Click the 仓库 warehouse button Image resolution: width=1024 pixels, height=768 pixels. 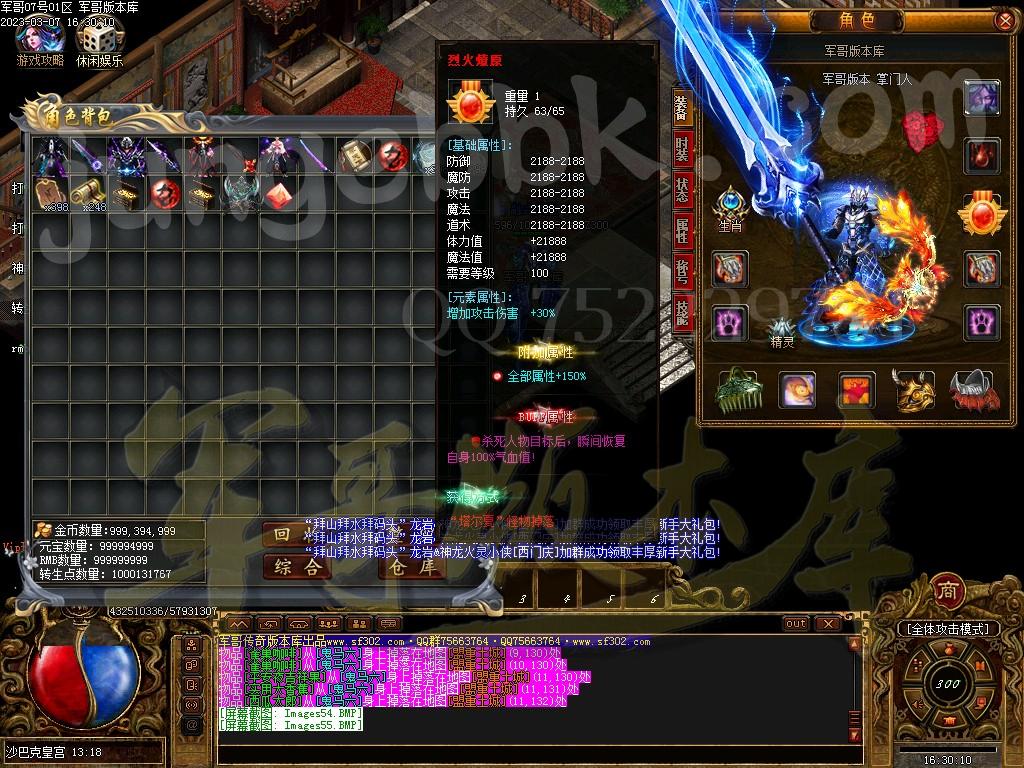(x=411, y=567)
